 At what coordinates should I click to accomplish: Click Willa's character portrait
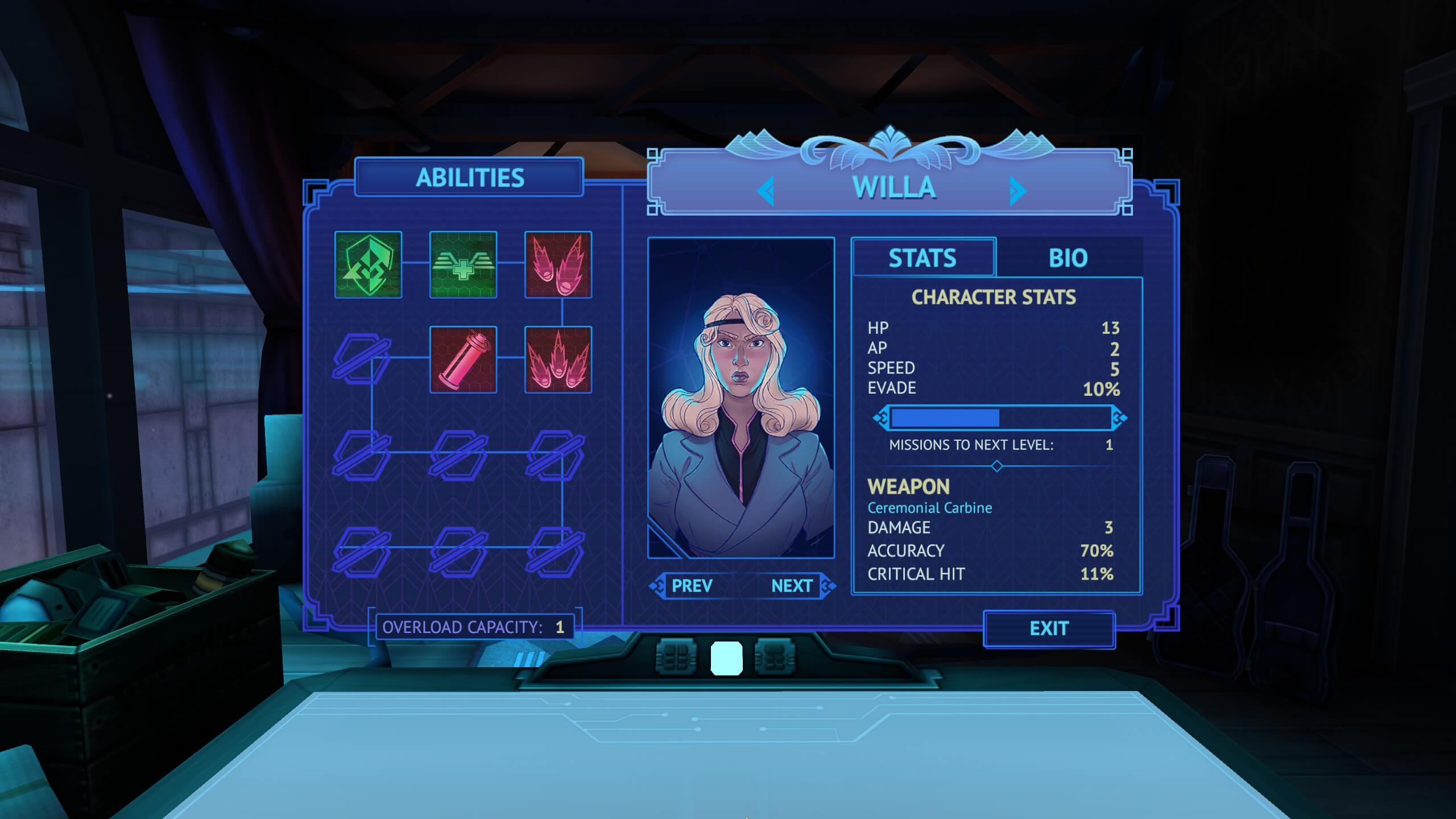[x=741, y=398]
